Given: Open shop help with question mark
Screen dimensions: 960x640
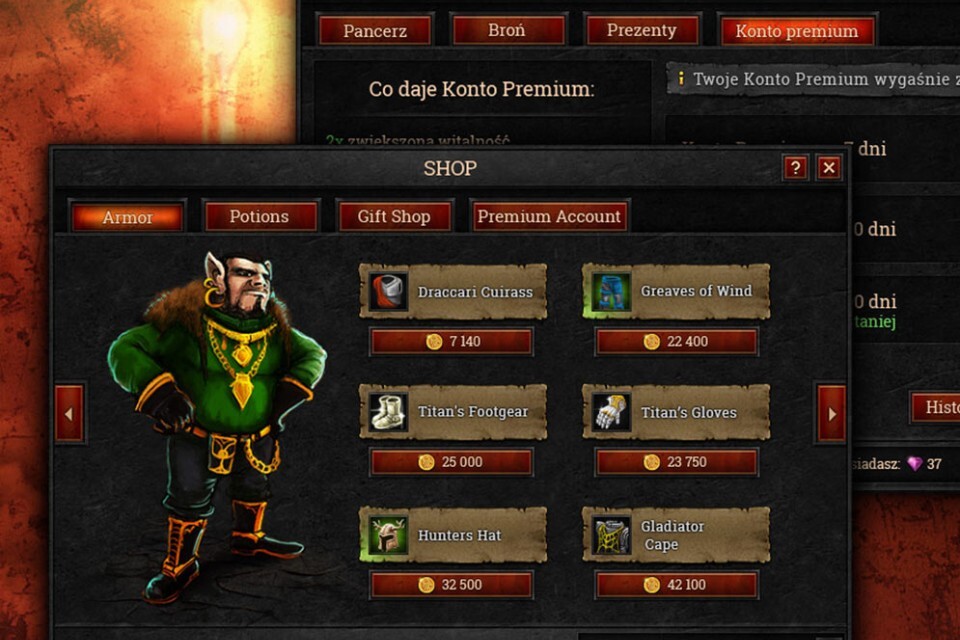Looking at the screenshot, I should click(795, 168).
